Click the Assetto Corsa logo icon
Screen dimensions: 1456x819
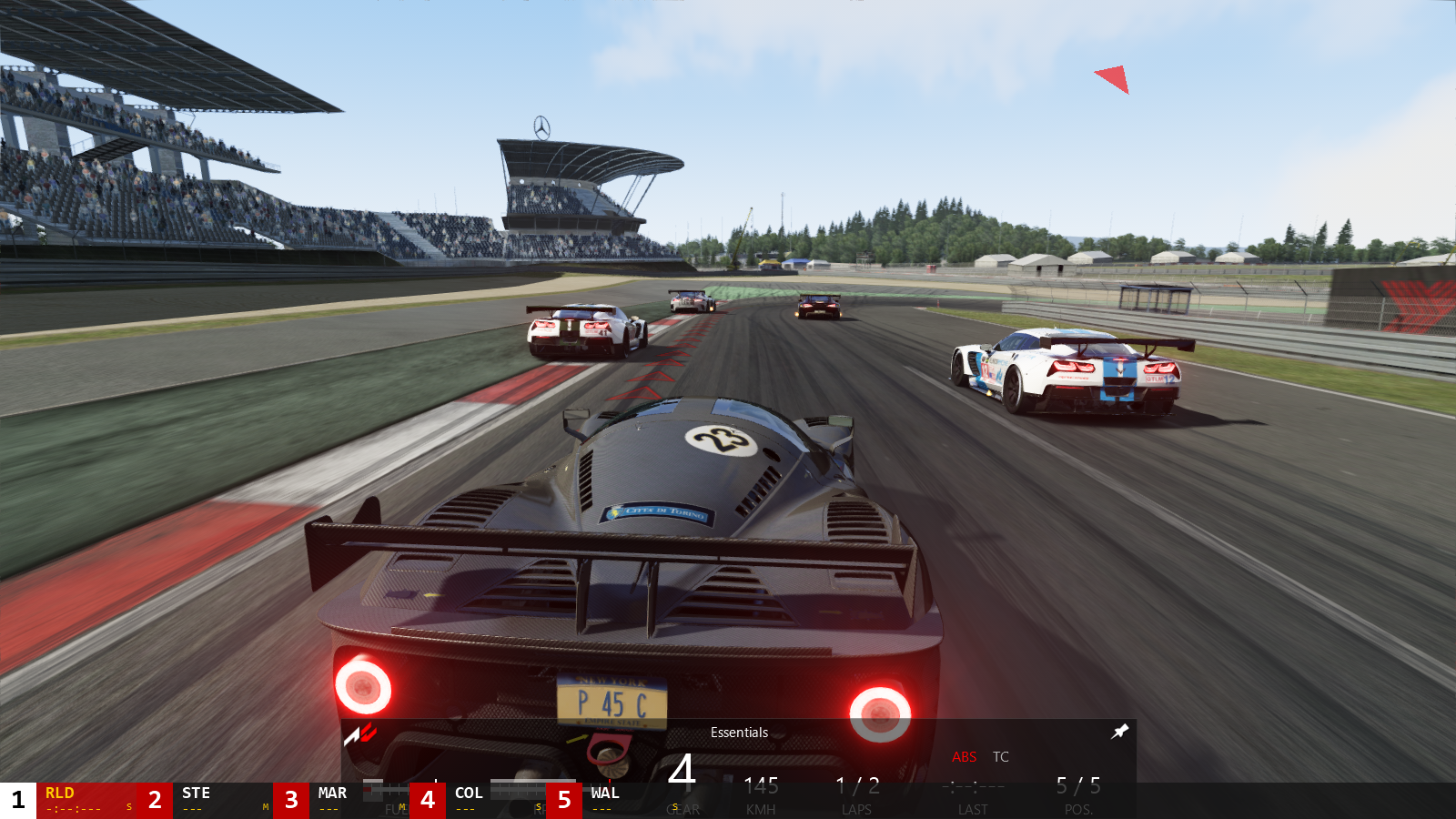360,733
